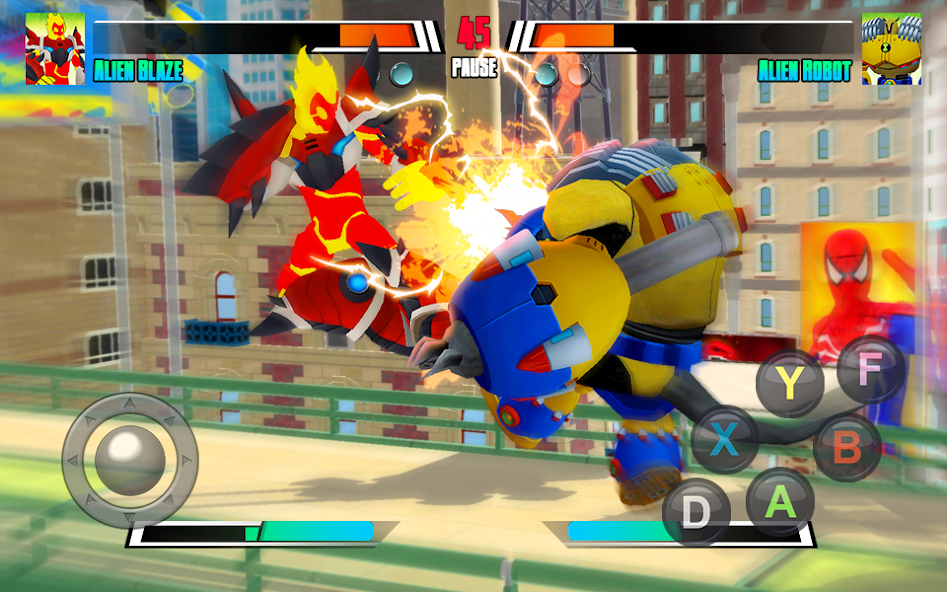Select the Alien Blaze portrait
The height and width of the screenshot is (592, 947).
(55, 49)
